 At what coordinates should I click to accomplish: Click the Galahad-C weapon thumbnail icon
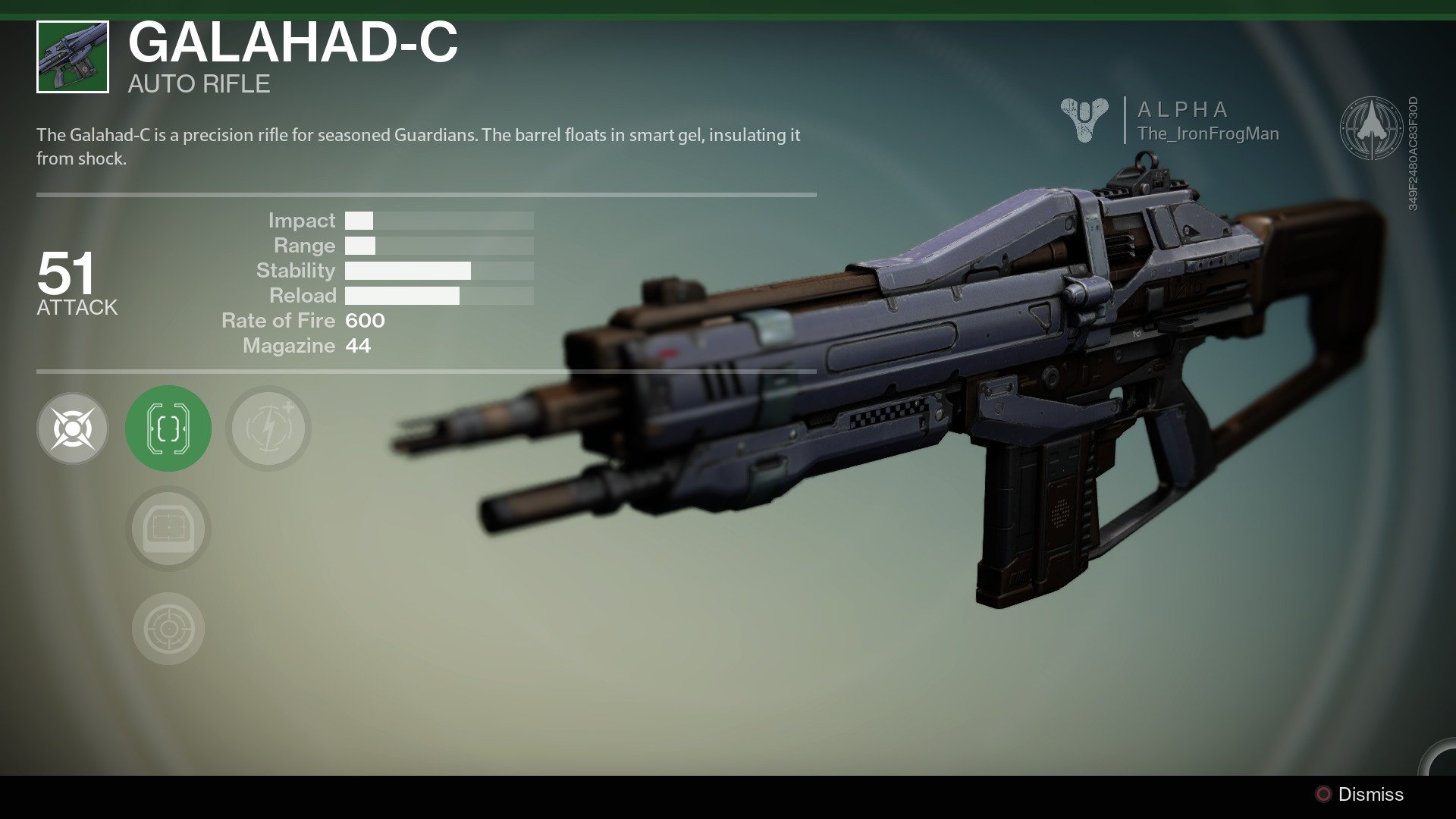point(72,58)
